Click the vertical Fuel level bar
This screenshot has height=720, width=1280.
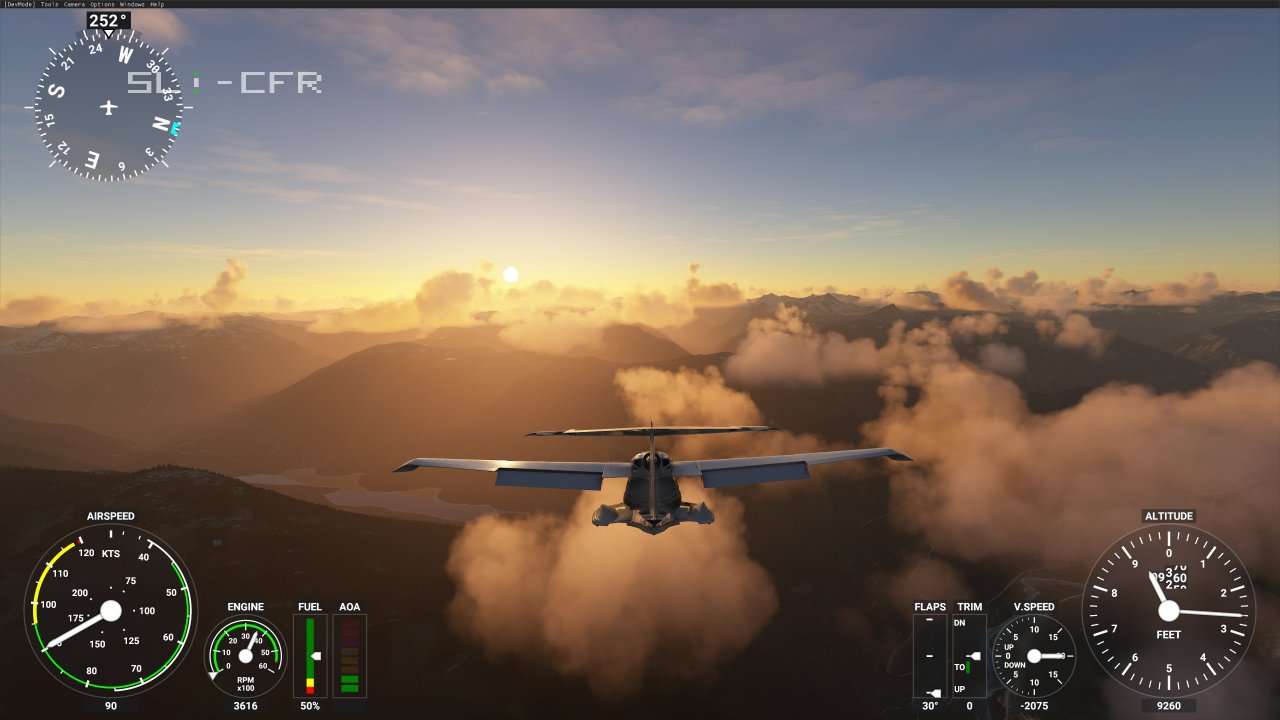[310, 655]
